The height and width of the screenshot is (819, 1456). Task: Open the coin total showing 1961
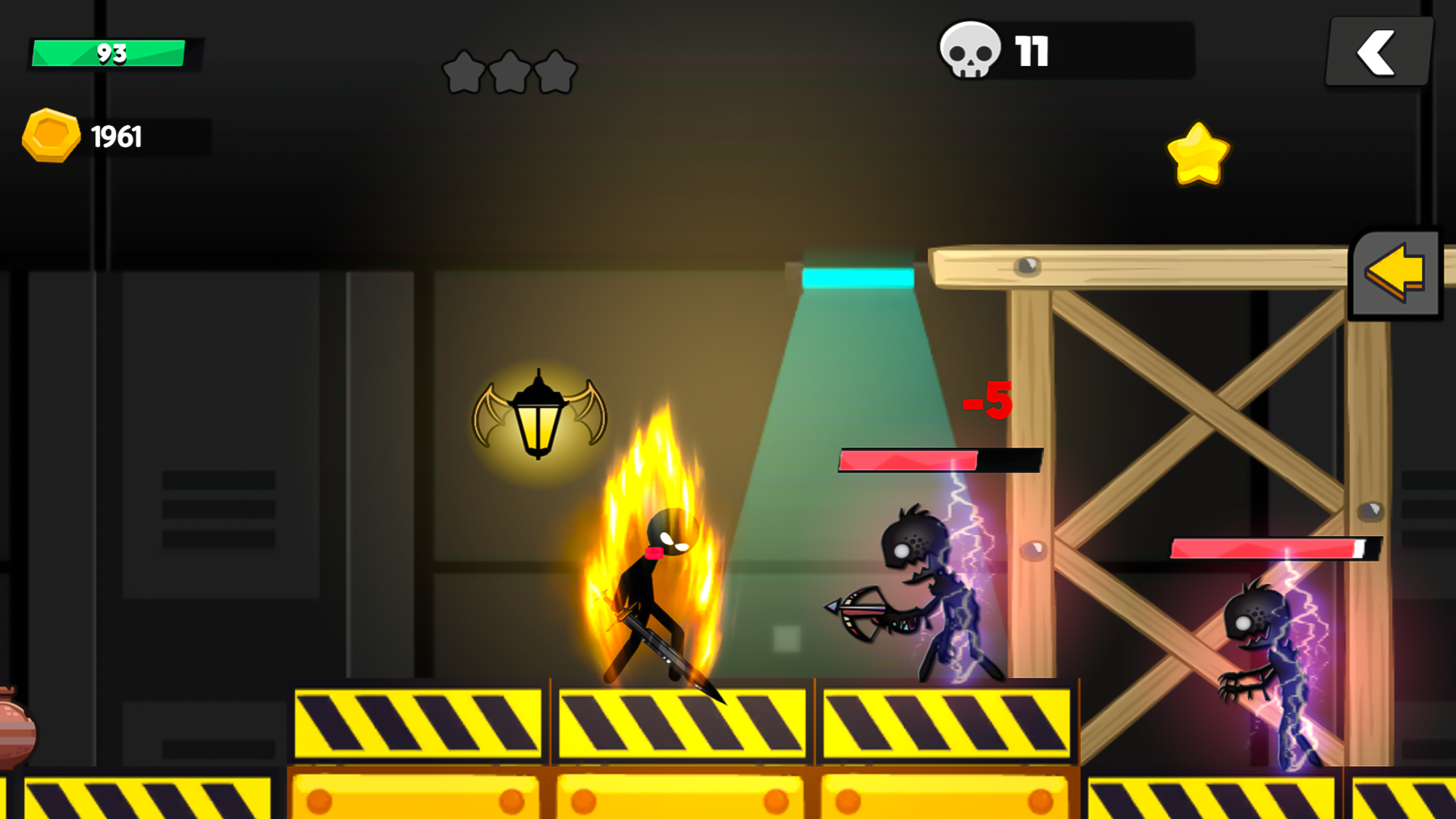pyautogui.click(x=117, y=135)
